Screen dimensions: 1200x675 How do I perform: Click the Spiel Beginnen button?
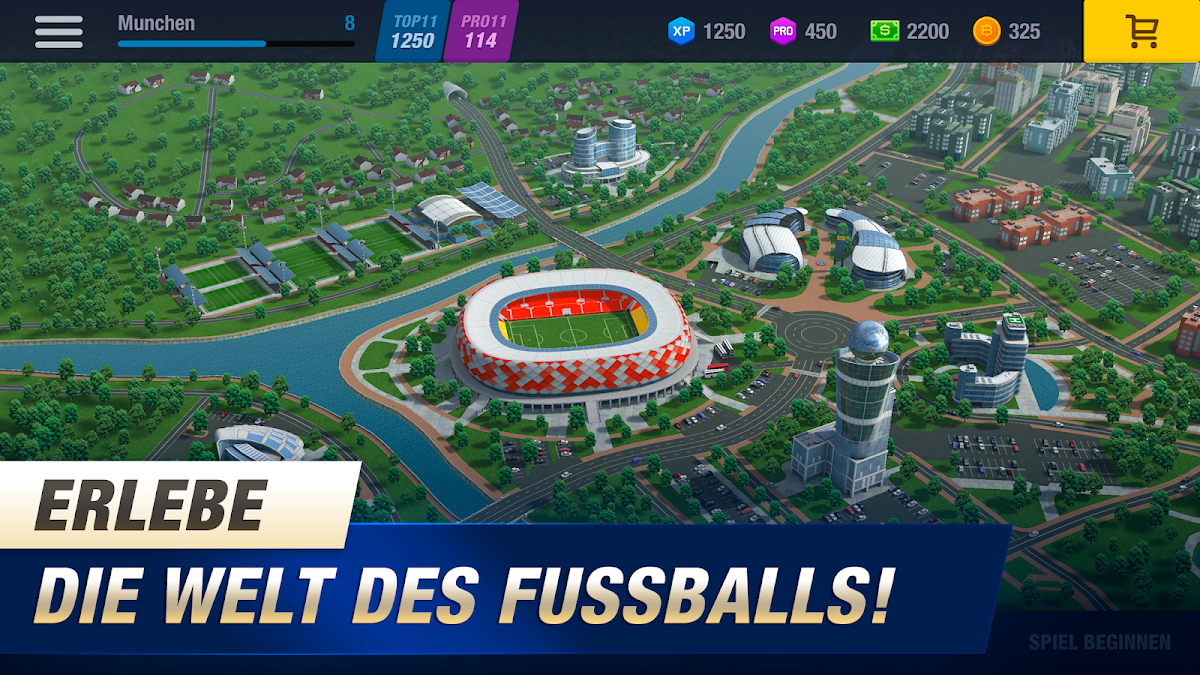coord(1099,642)
